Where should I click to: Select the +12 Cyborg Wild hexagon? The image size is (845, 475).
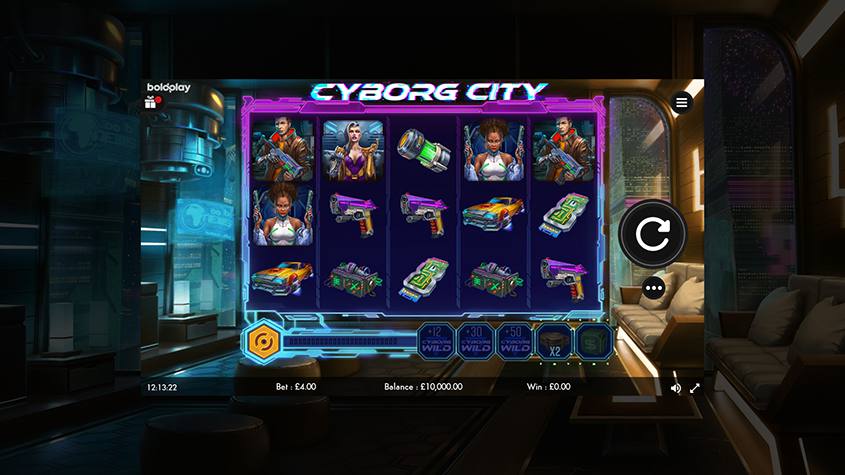point(435,341)
